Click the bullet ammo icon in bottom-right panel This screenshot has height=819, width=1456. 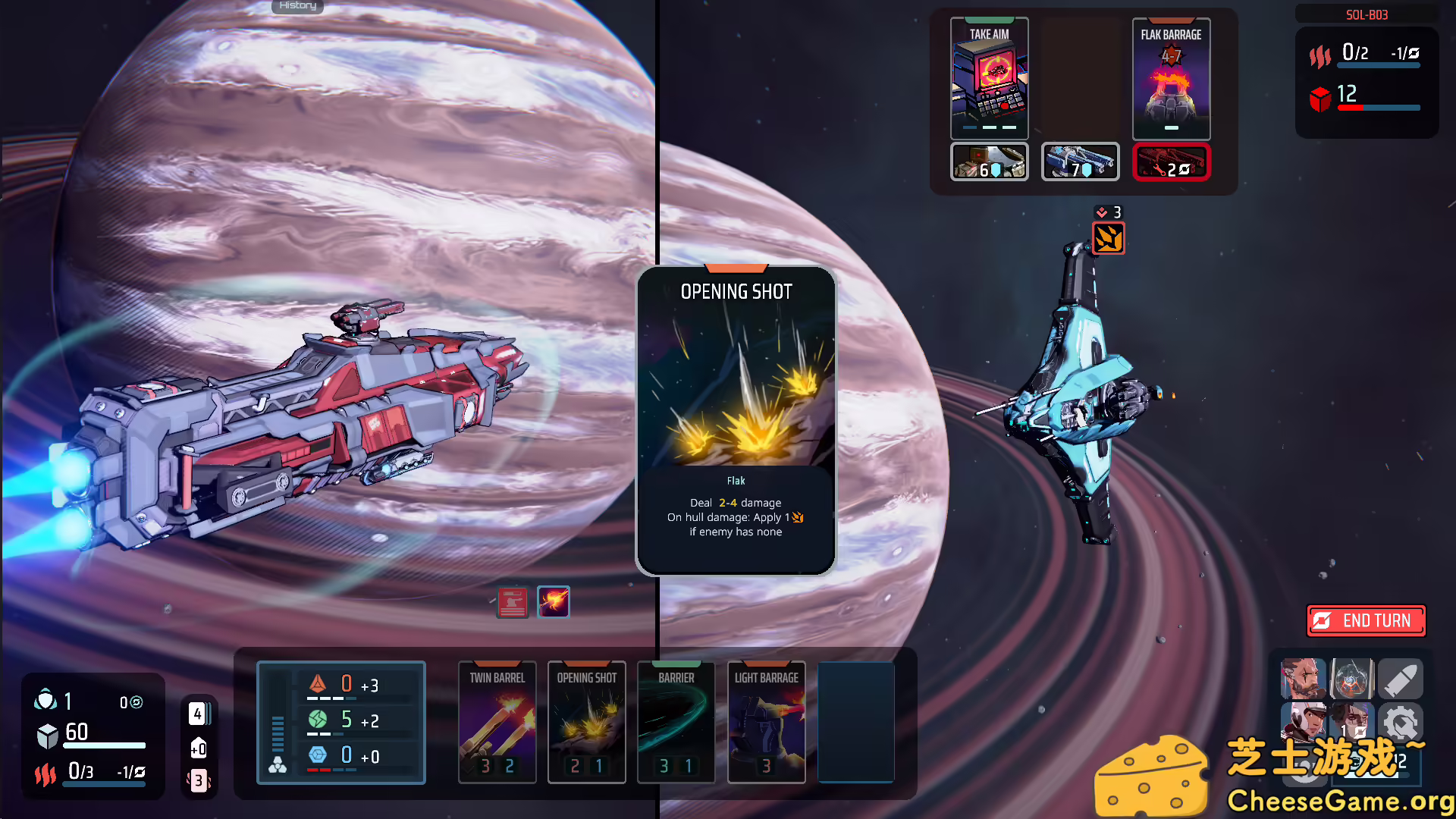pos(1401,679)
